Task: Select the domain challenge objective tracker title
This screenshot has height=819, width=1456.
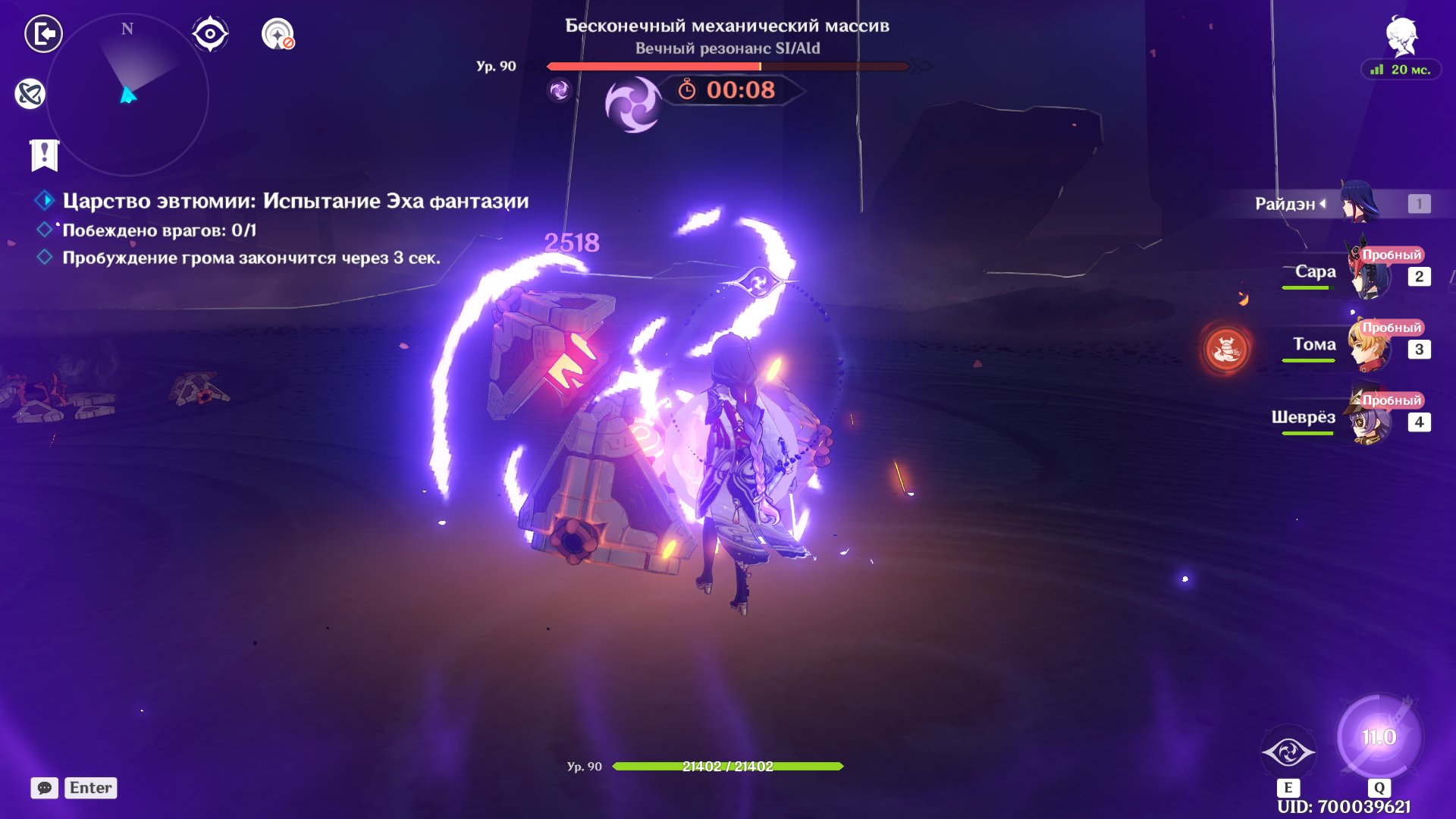Action: point(295,201)
